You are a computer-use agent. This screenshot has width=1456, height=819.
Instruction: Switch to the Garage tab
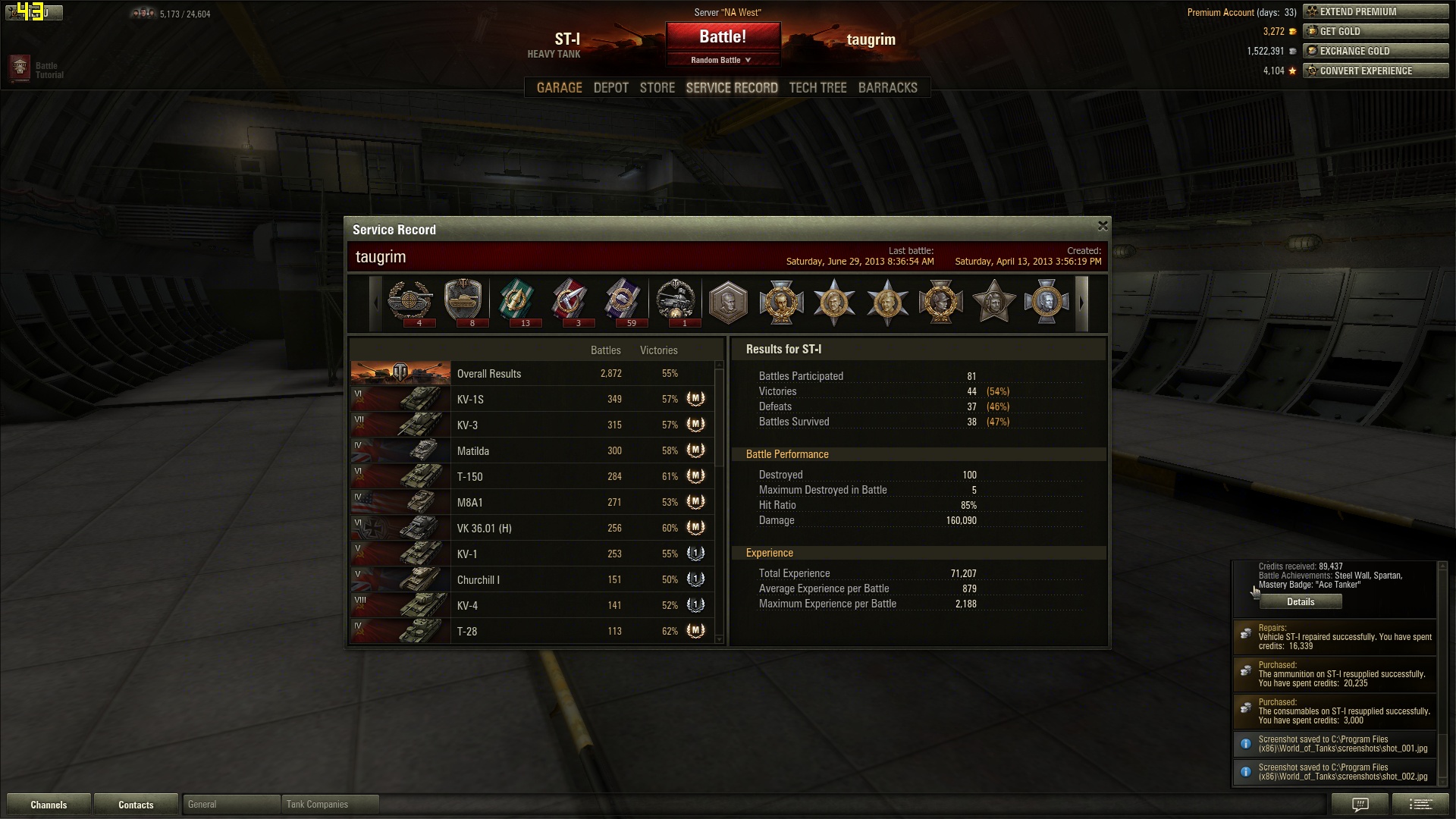click(x=559, y=88)
